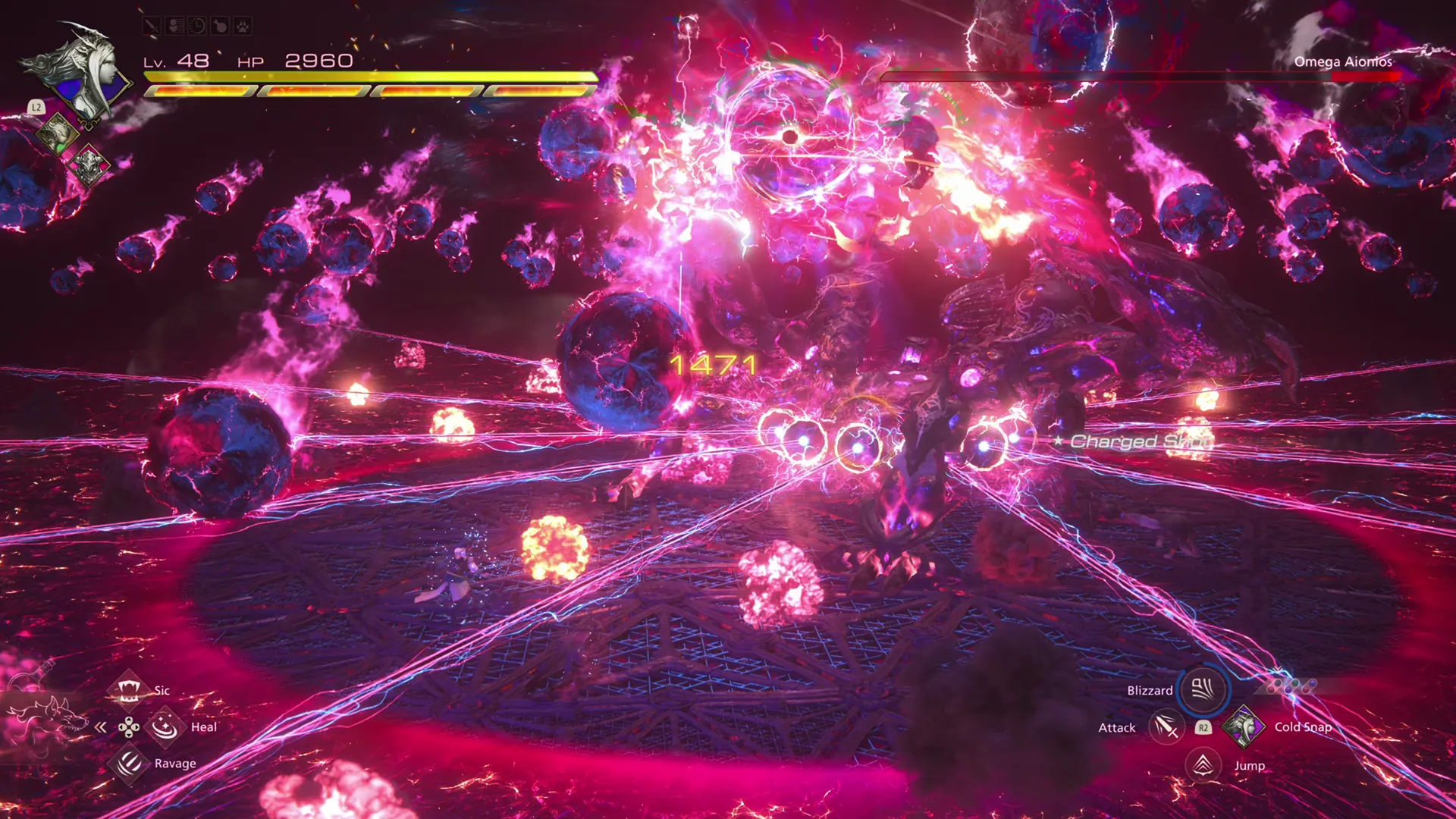This screenshot has width=1456, height=819.
Task: Toggle the sword auto-attack status icon
Action: (151, 26)
